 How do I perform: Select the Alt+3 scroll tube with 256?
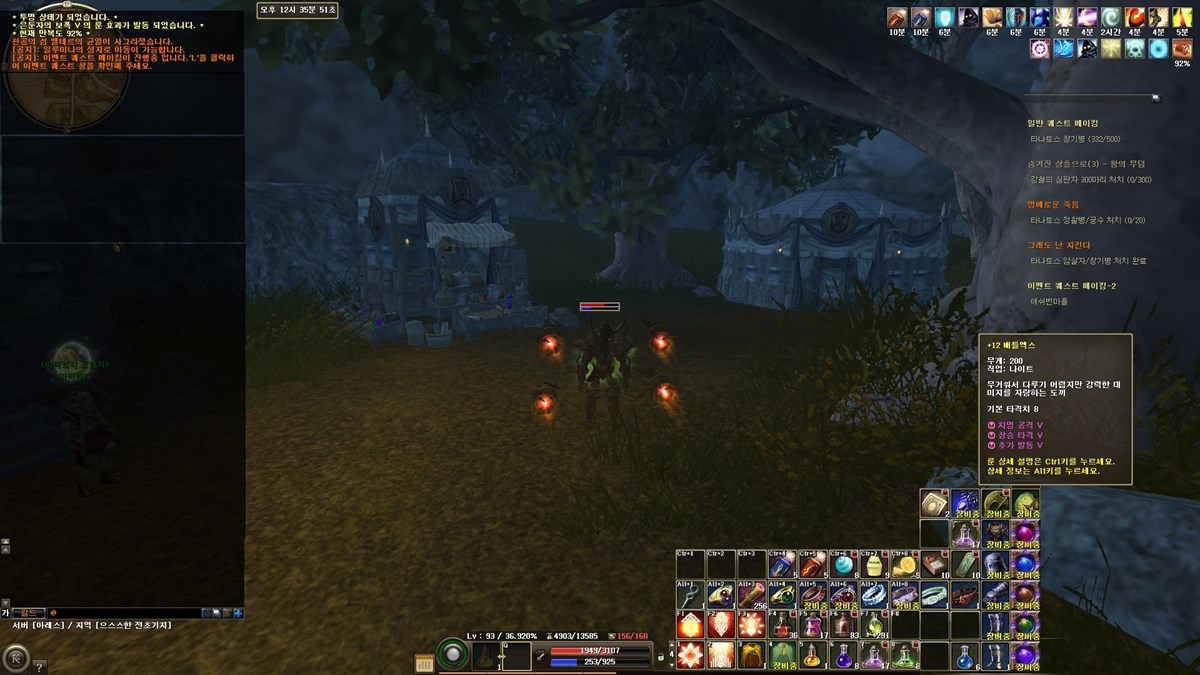click(752, 594)
